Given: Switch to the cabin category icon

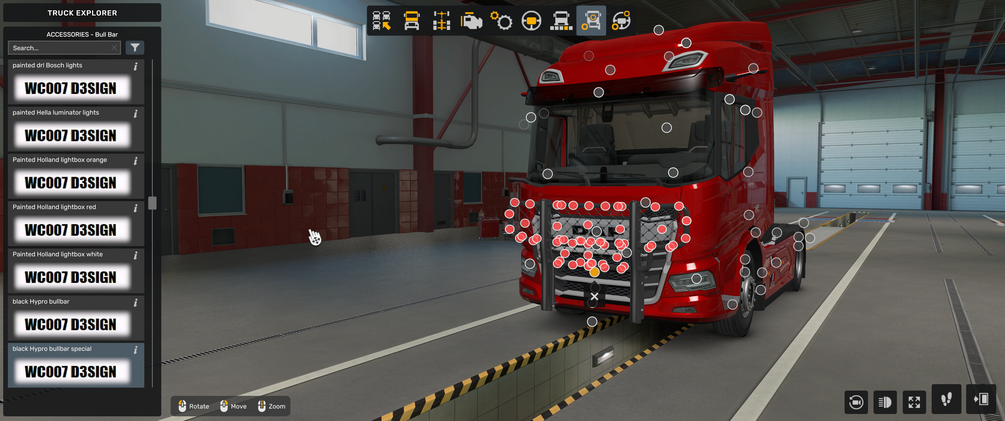Looking at the screenshot, I should (411, 20).
